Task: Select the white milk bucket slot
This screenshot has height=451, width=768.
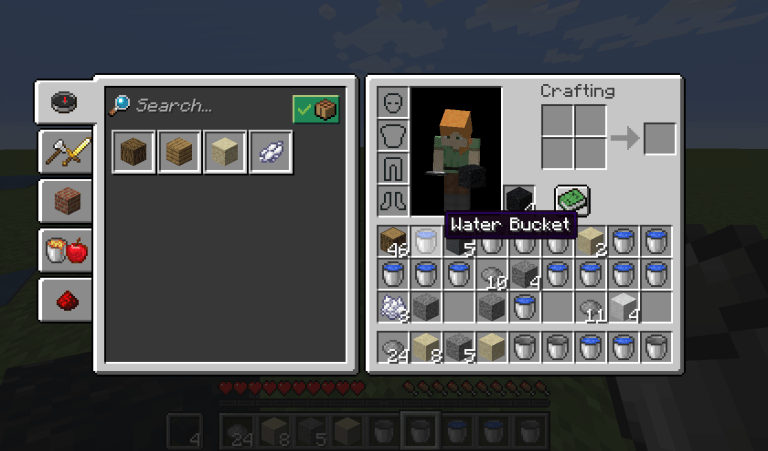Action: (427, 242)
